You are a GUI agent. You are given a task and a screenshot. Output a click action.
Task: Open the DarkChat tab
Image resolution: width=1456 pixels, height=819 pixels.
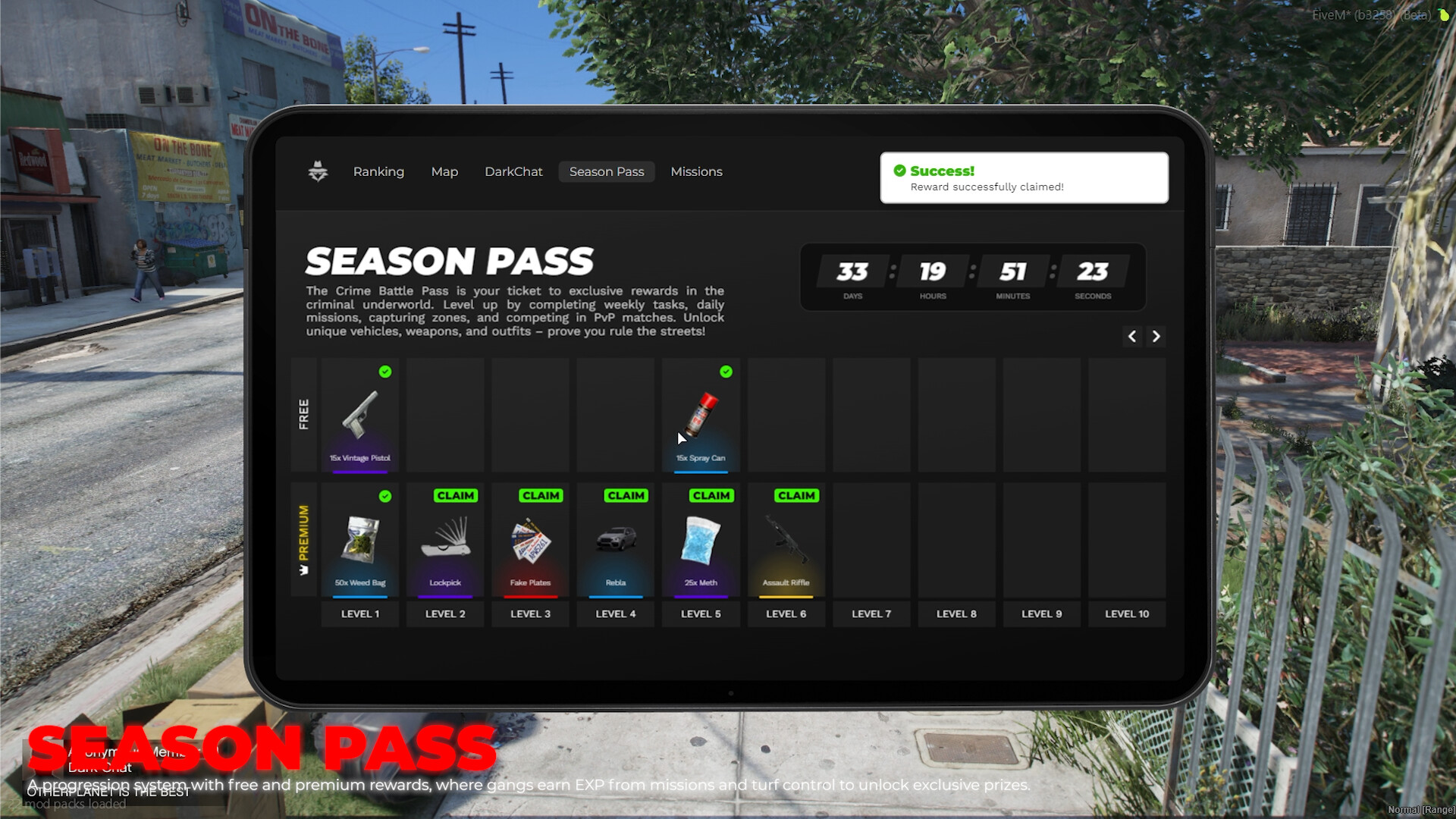coord(513,171)
